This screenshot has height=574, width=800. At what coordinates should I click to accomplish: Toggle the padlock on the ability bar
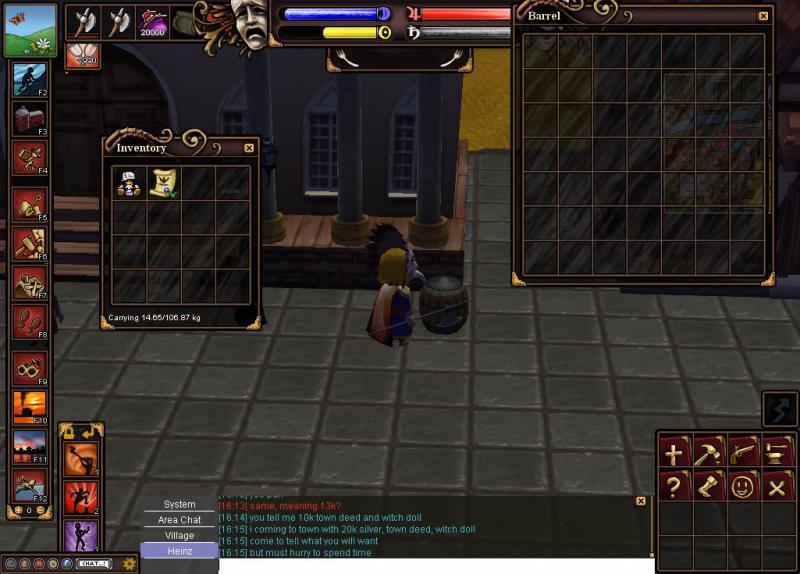69,431
